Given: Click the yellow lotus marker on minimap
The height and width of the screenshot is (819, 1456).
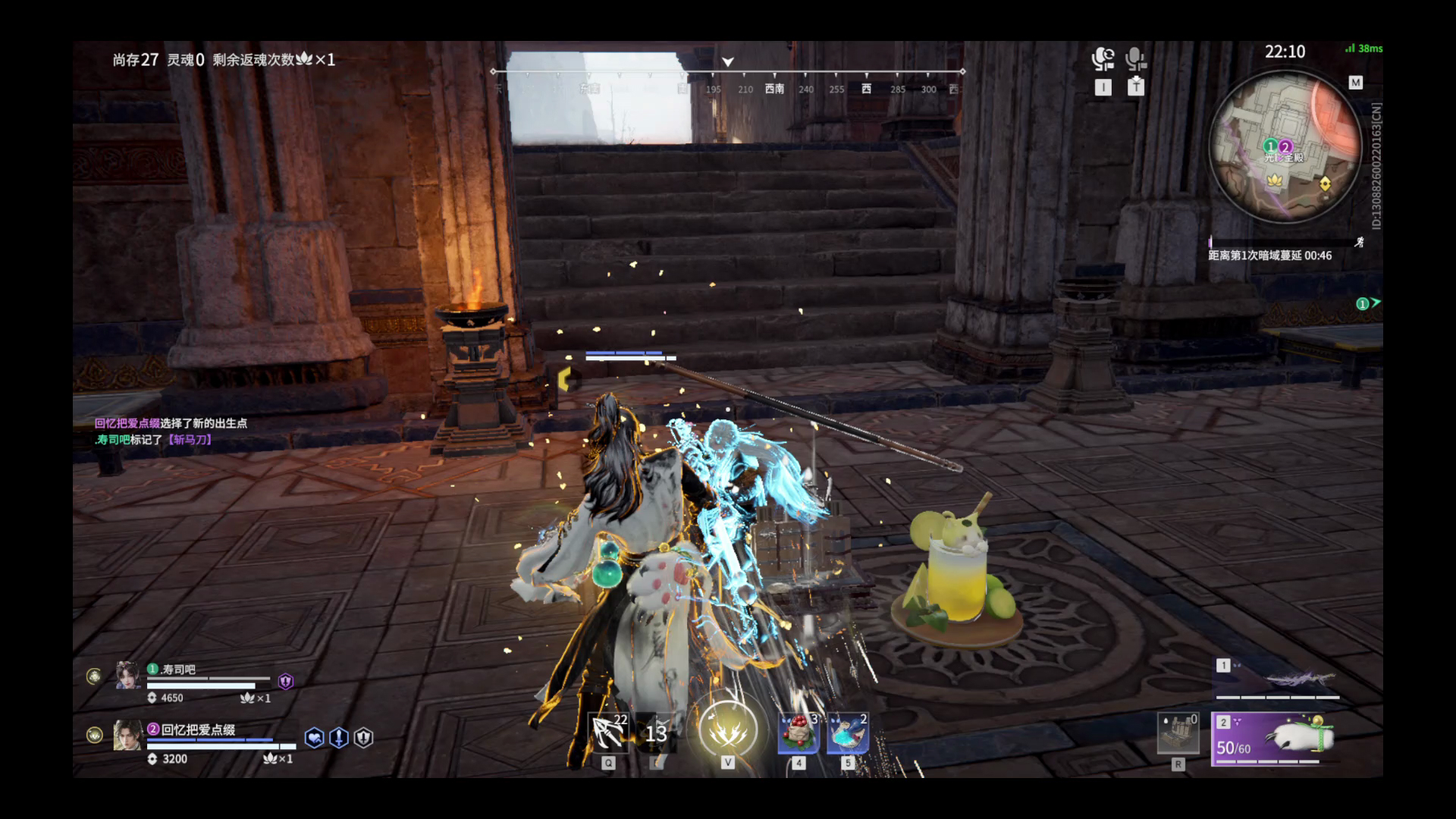Looking at the screenshot, I should (x=1275, y=180).
